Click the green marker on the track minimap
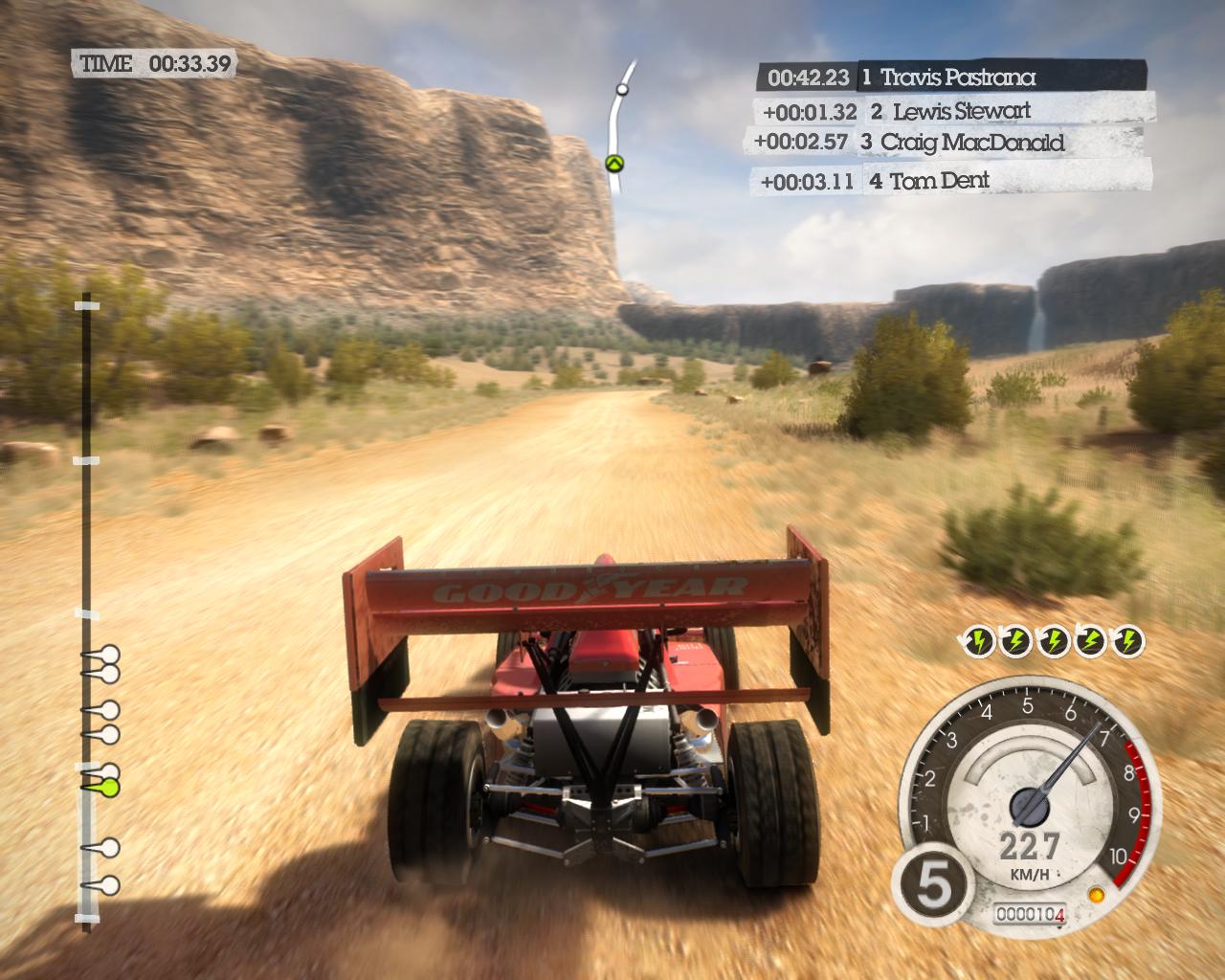 point(614,163)
